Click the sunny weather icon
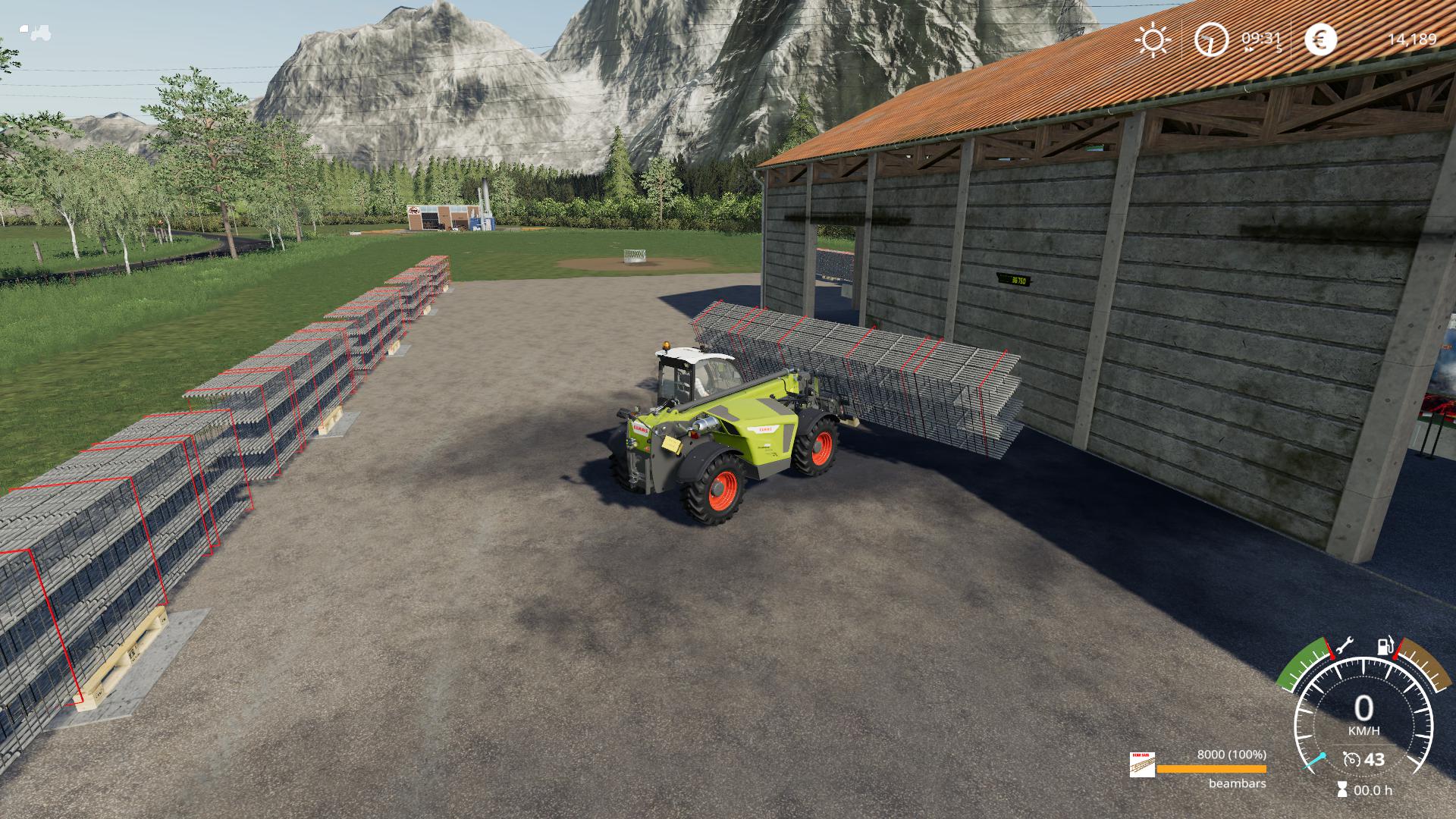 (x=1153, y=39)
